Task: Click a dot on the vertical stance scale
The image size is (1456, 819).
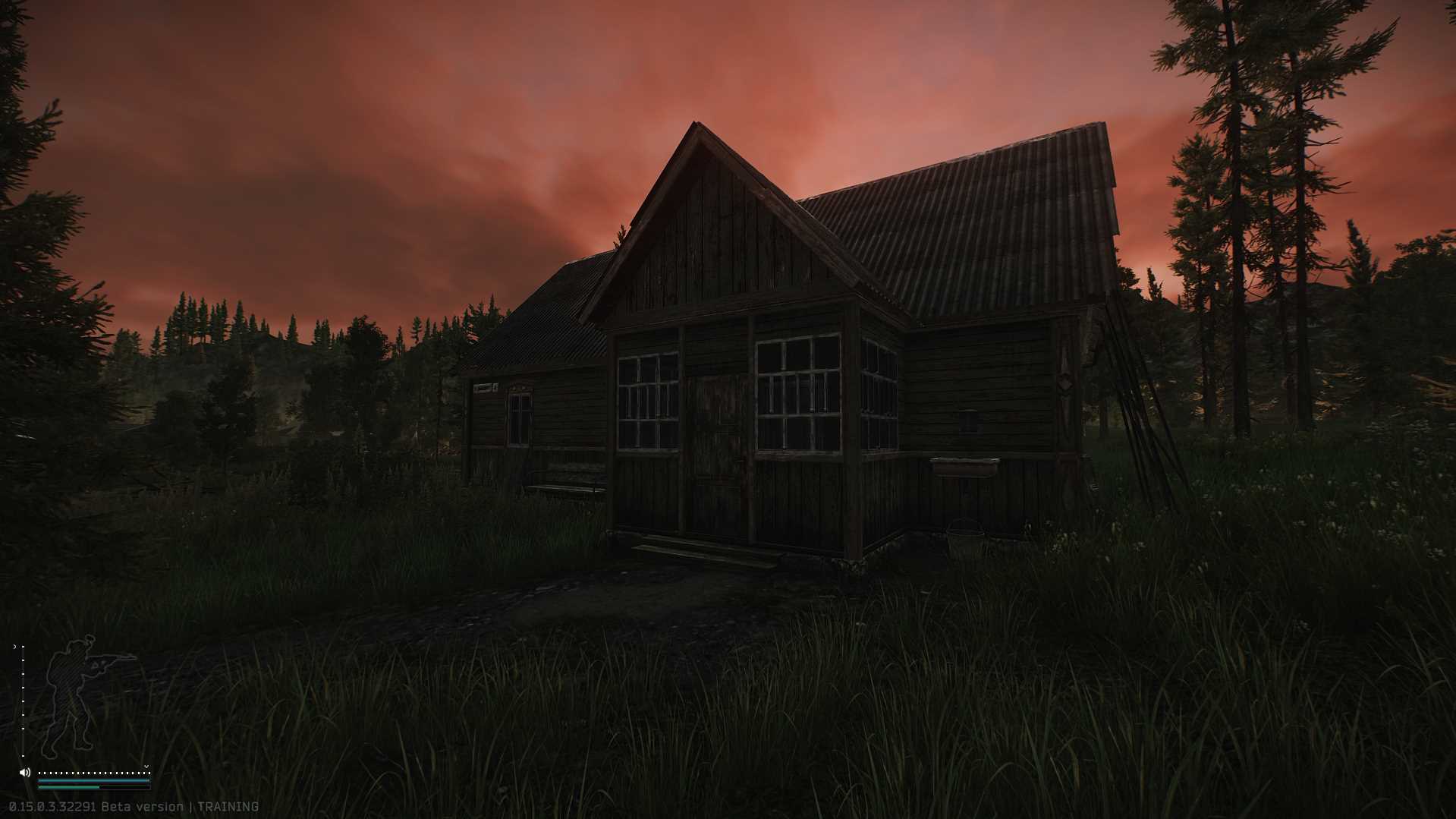Action: click(23, 701)
